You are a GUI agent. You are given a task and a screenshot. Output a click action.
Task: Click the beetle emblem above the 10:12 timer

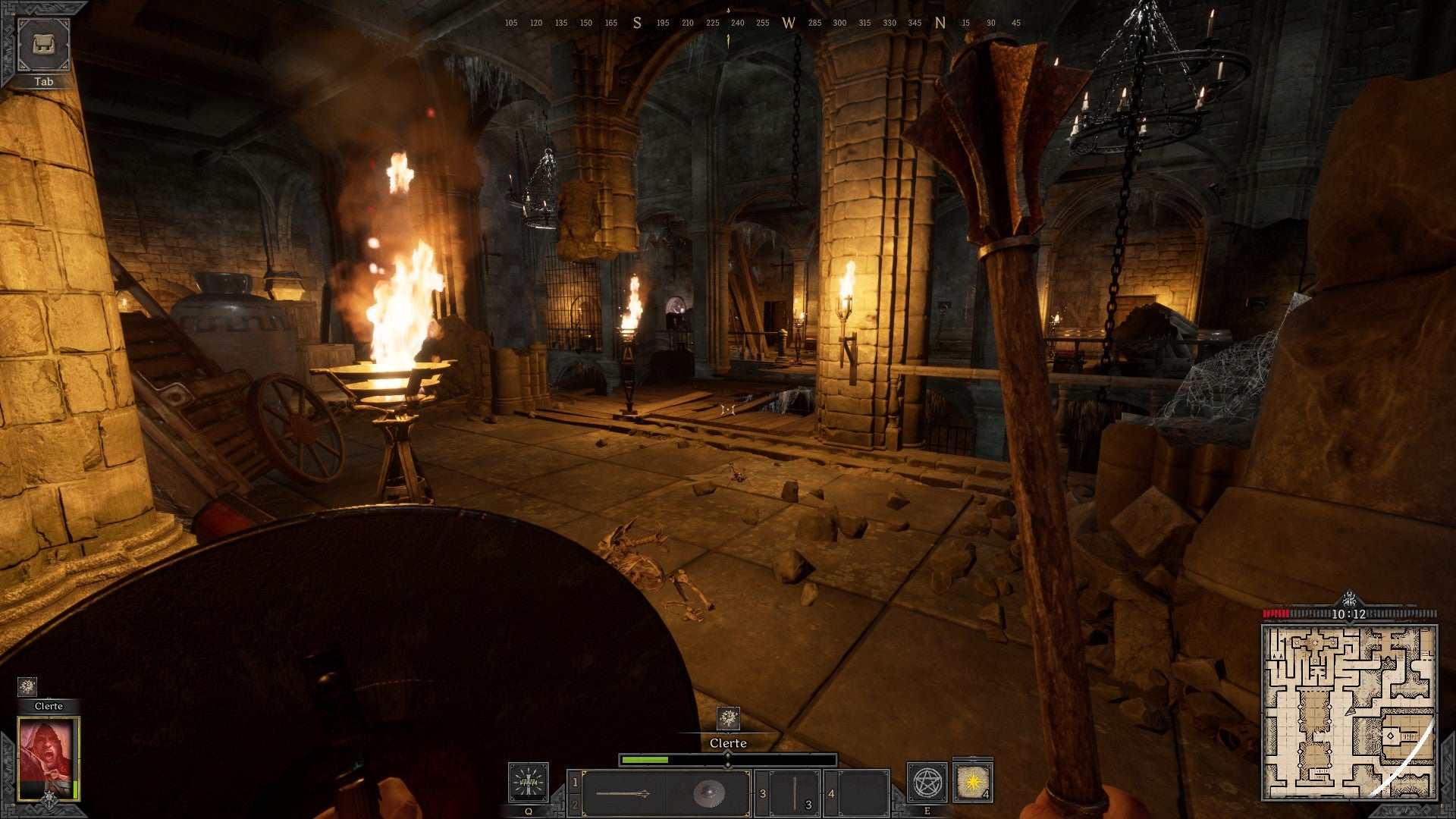(x=1350, y=598)
